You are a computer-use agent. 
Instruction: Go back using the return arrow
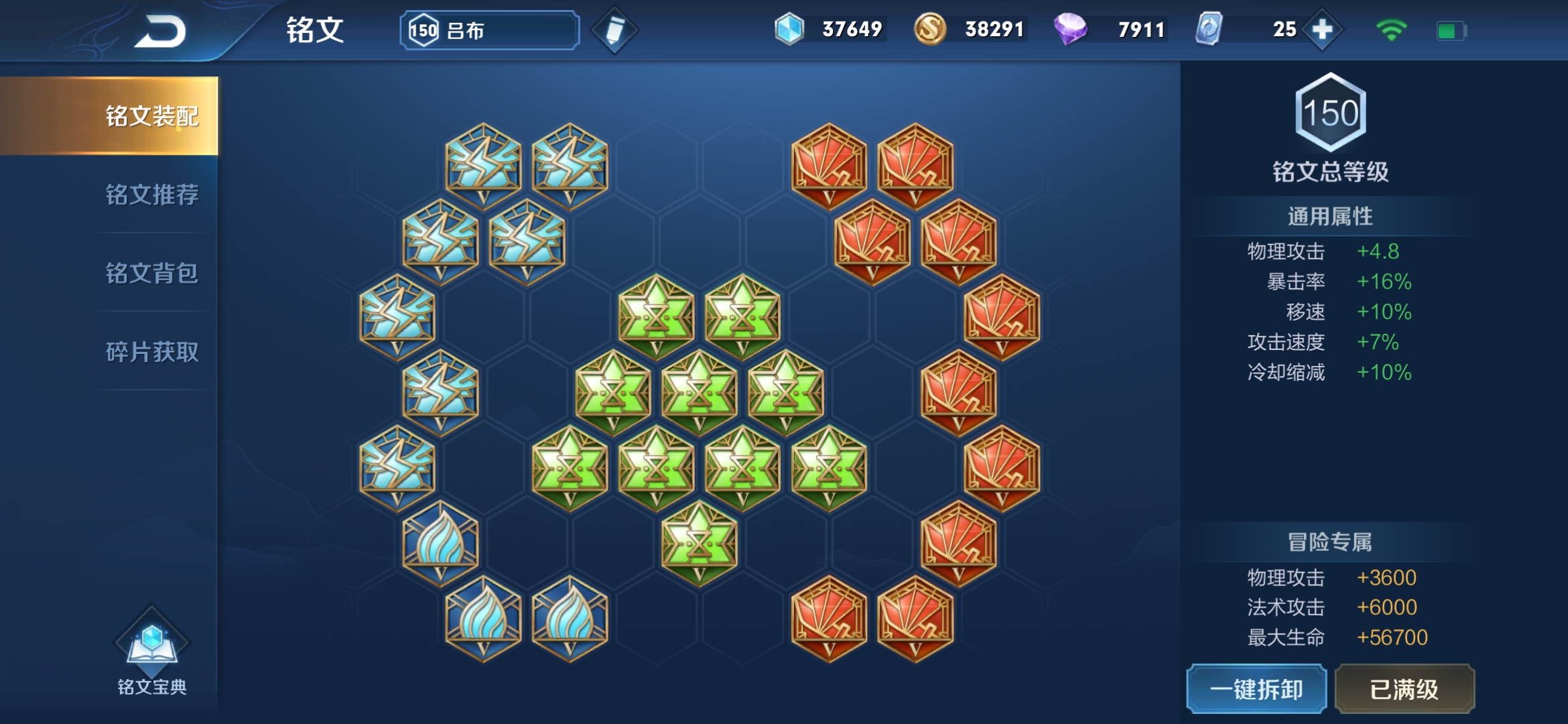pos(161,32)
